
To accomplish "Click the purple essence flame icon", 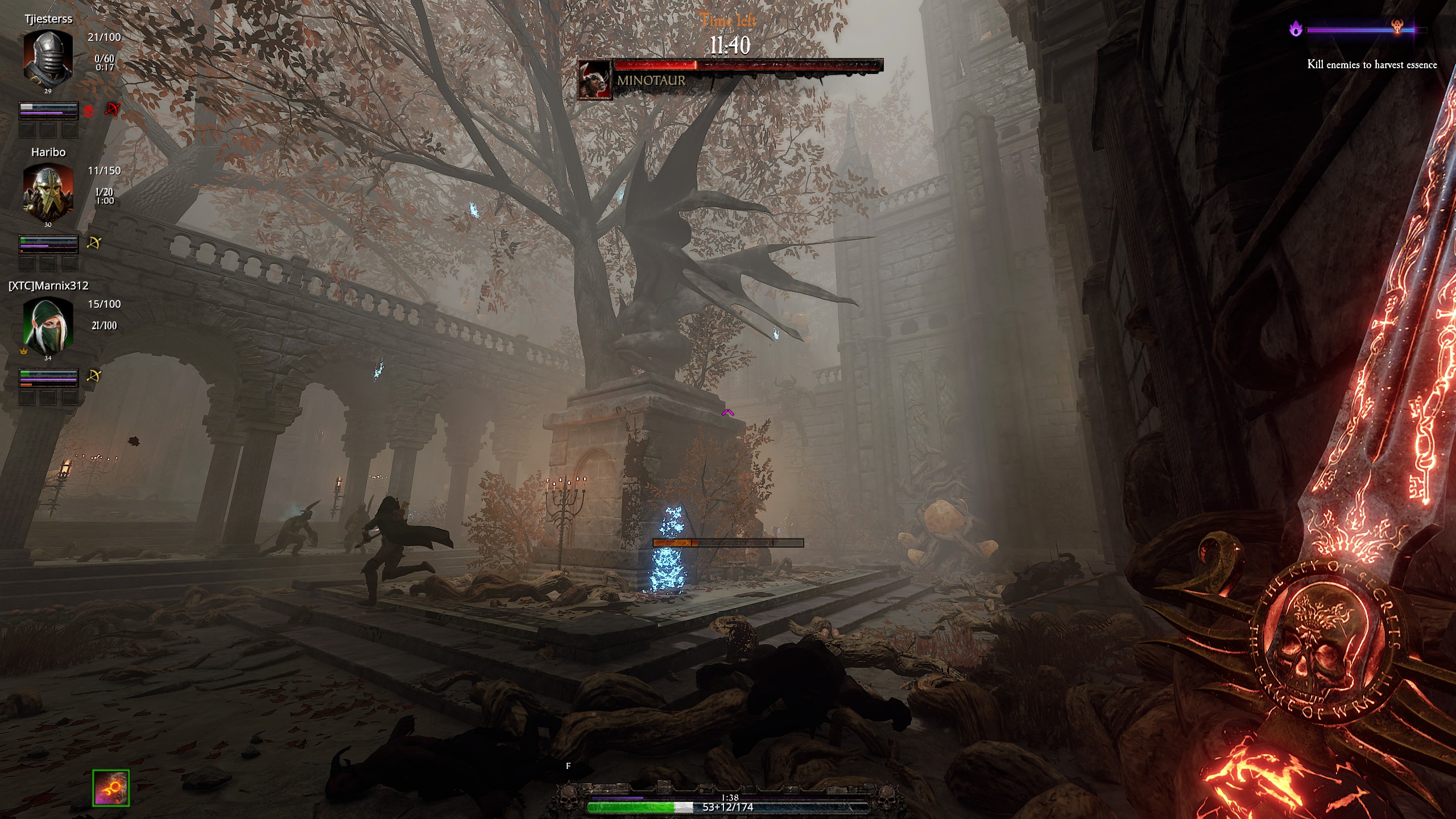I will (1296, 28).
